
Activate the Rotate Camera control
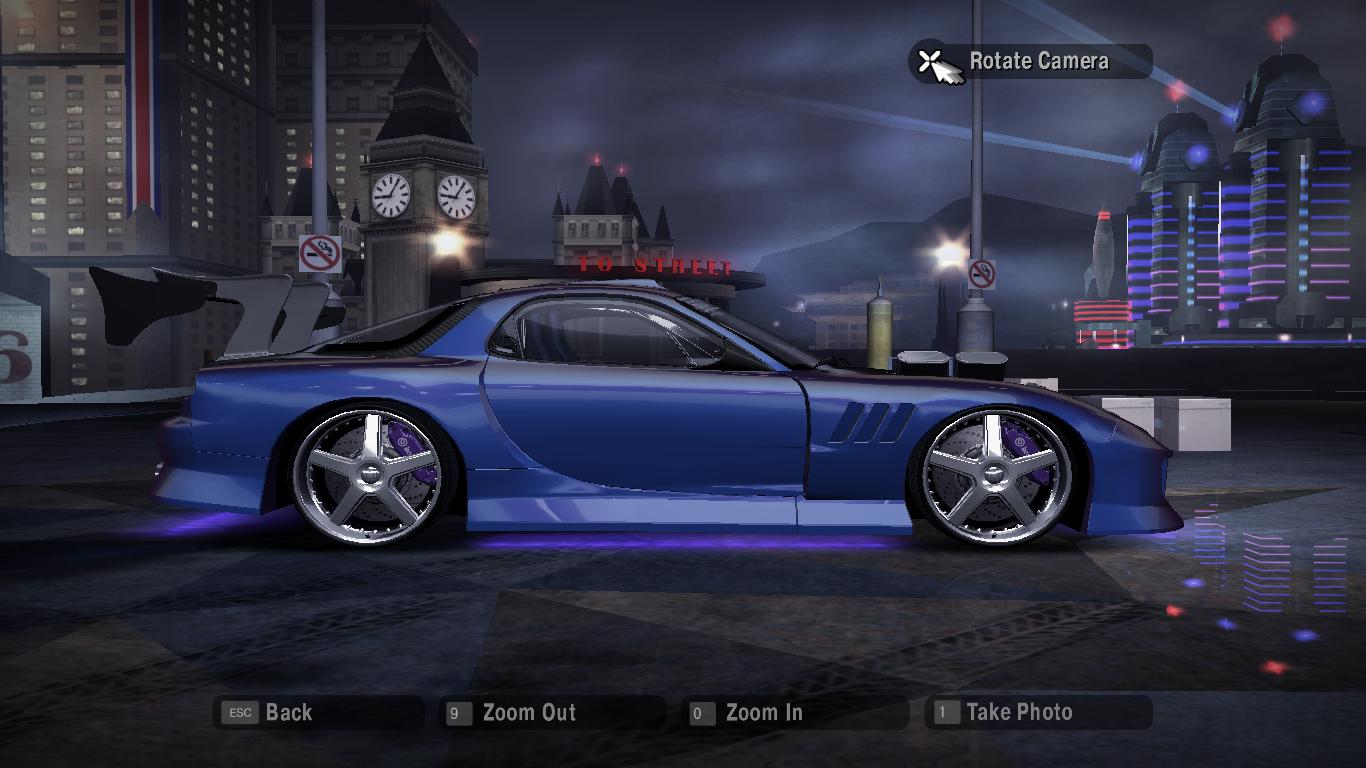pyautogui.click(x=1037, y=62)
